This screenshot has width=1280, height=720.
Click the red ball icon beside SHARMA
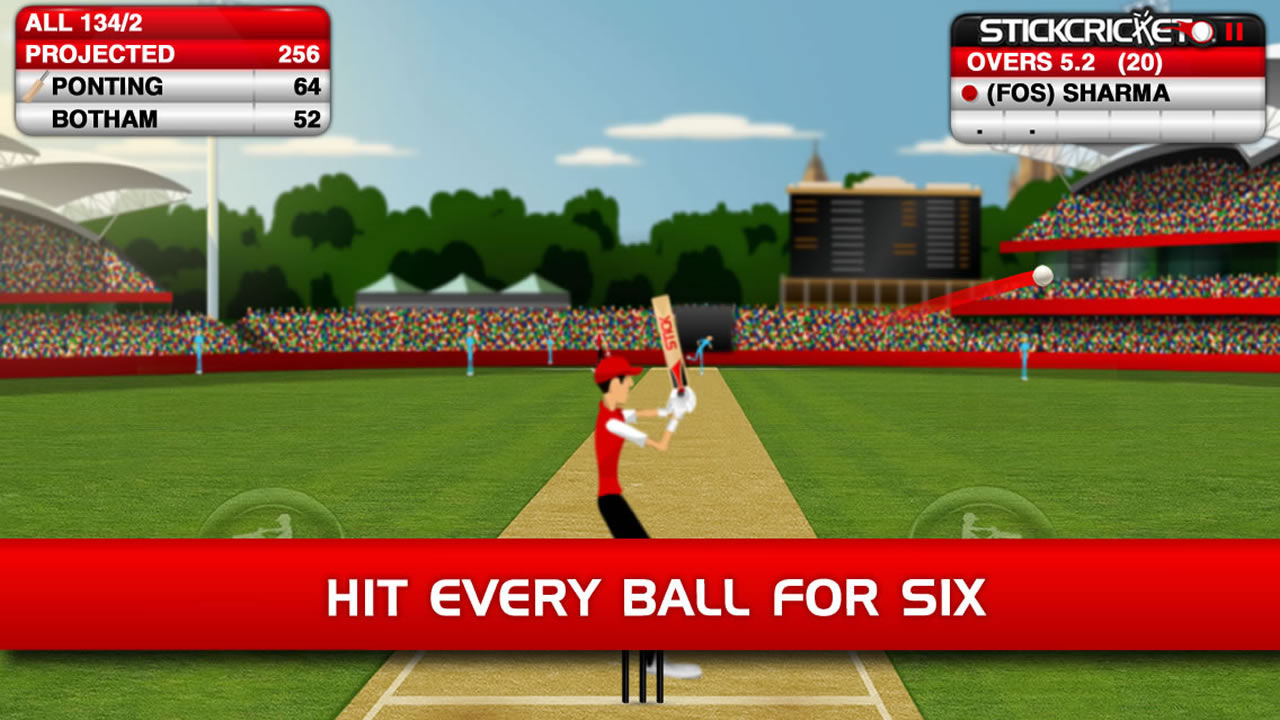pos(969,93)
